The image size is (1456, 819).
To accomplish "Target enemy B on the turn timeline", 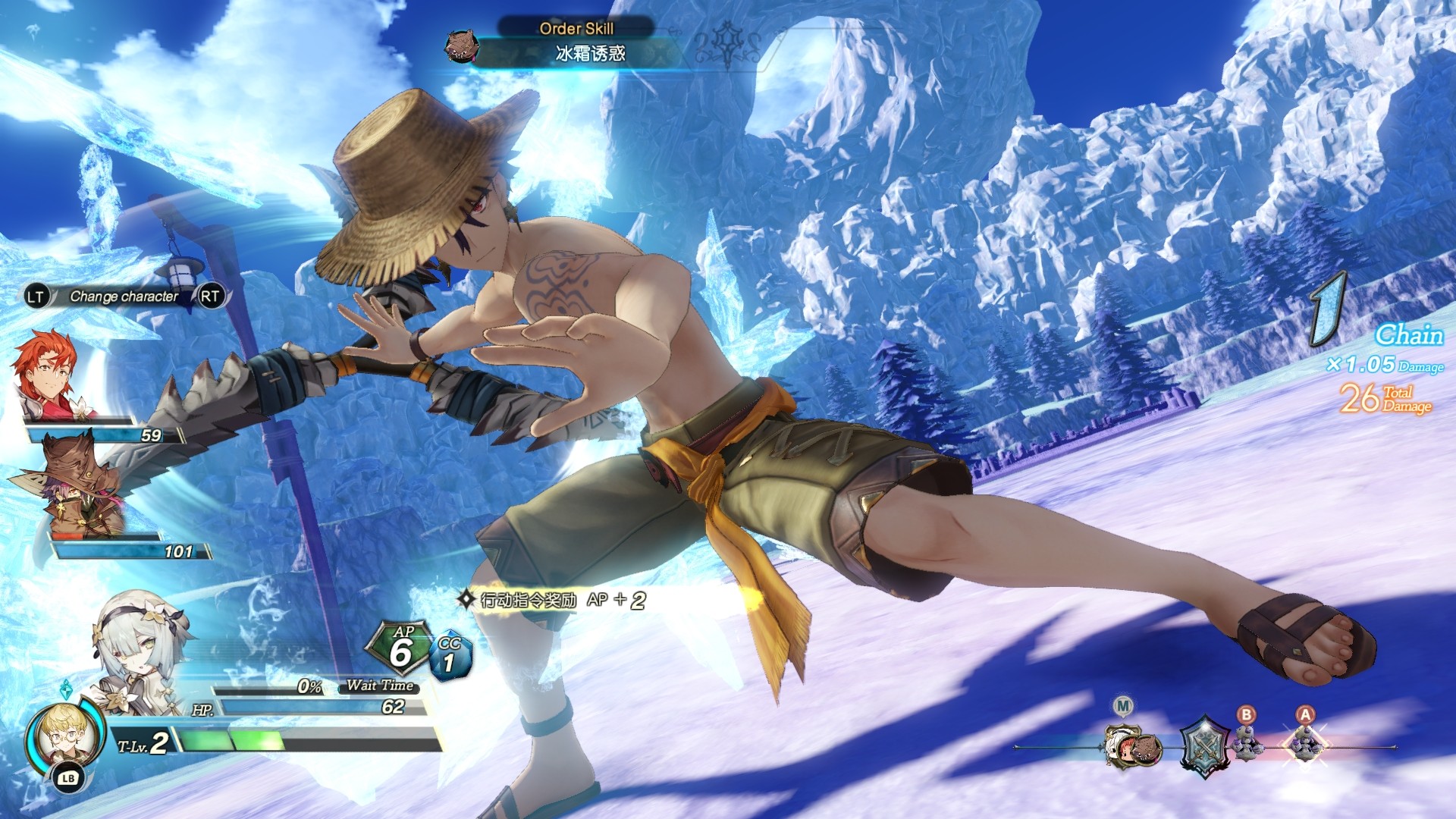I will 1247,743.
